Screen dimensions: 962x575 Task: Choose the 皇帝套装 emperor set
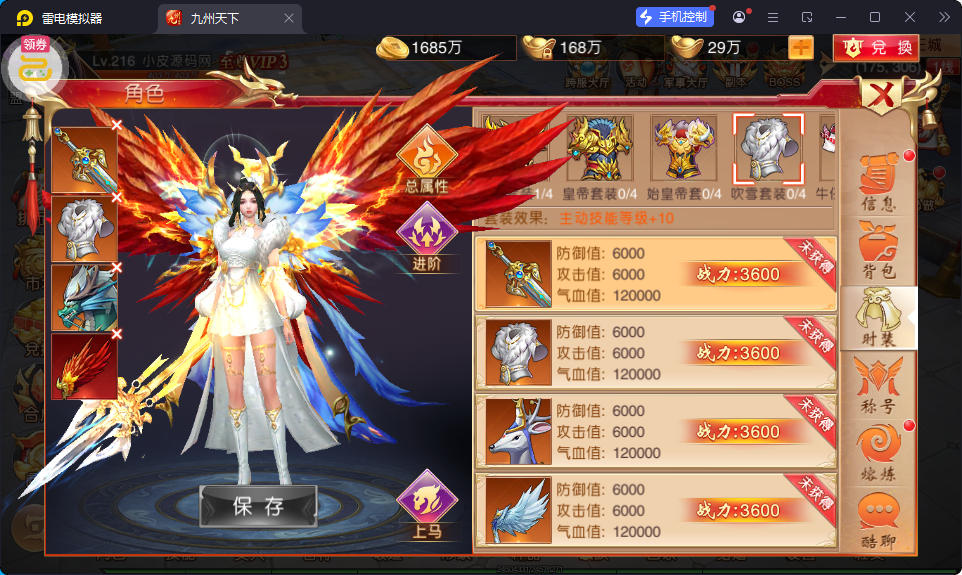coord(600,149)
